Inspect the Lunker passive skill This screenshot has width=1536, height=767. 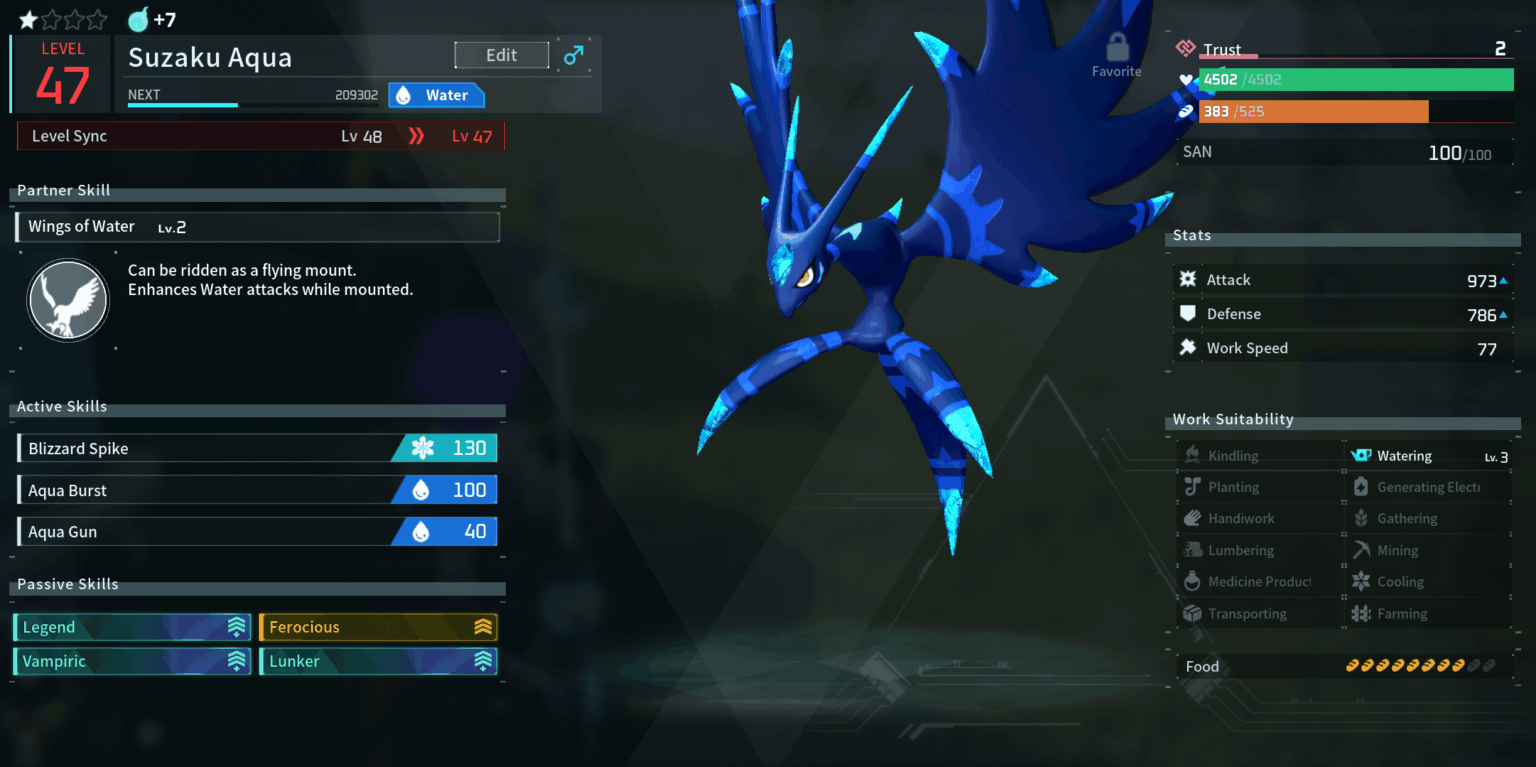(378, 661)
